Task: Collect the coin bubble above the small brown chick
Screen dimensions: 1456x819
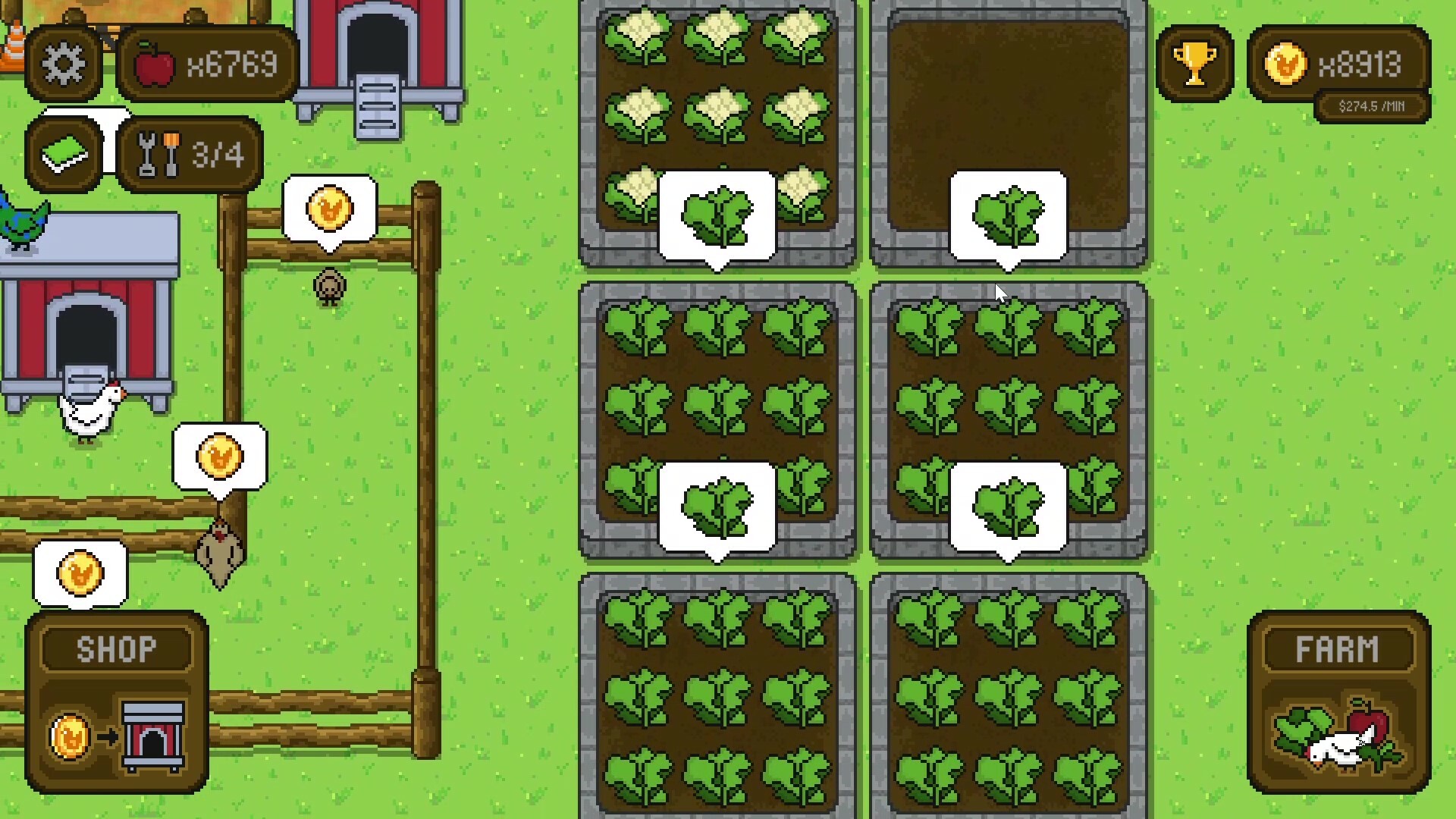Action: pos(328,210)
